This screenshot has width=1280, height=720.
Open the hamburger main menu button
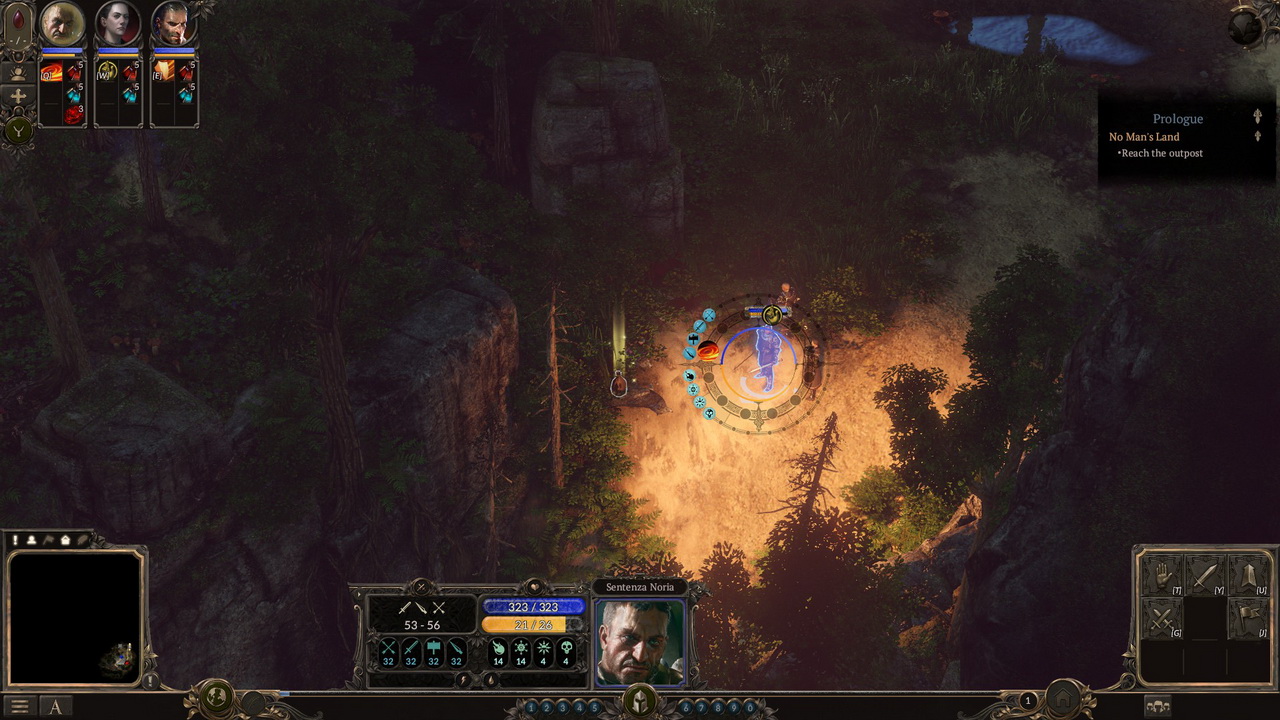pos(19,706)
